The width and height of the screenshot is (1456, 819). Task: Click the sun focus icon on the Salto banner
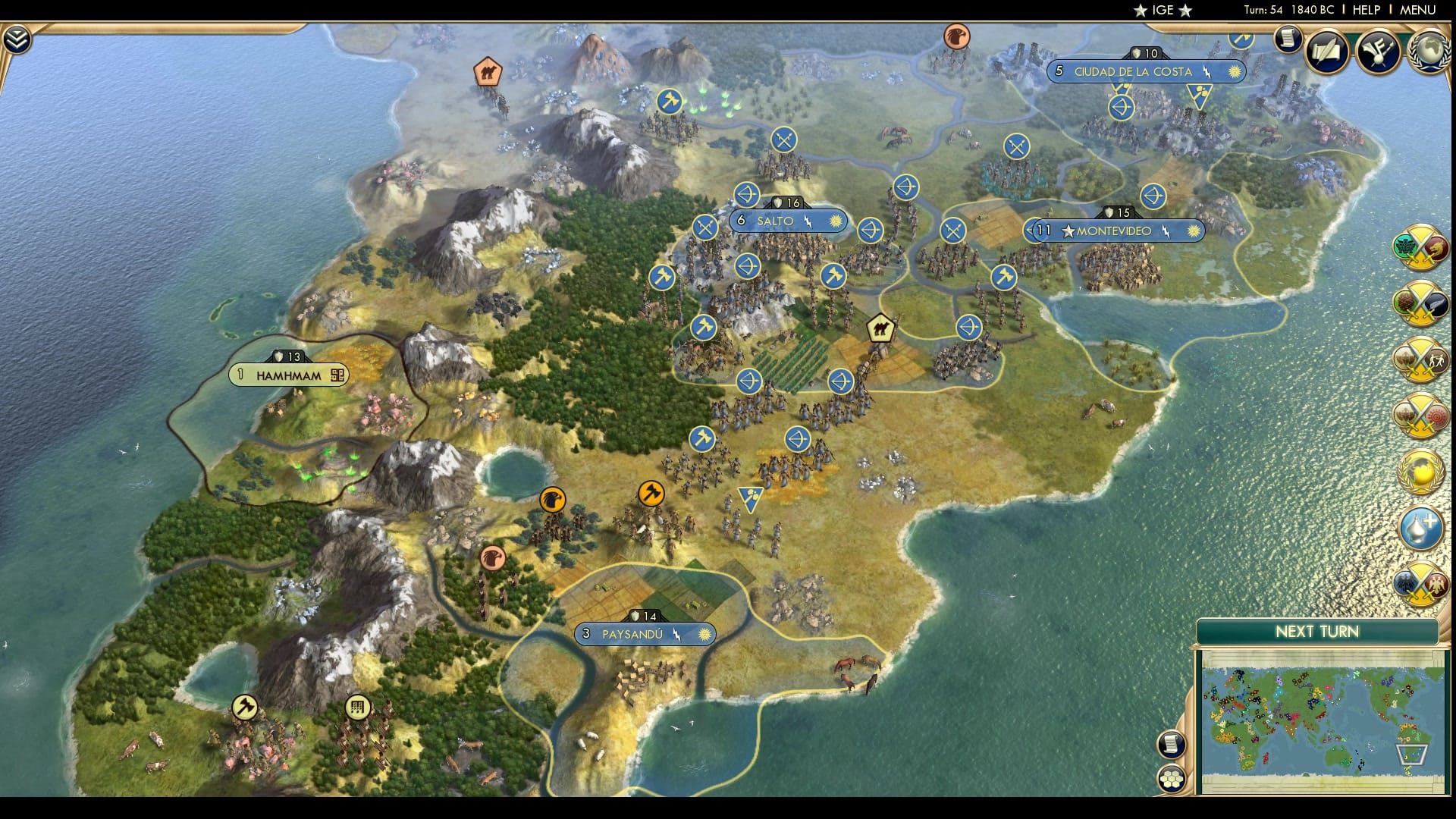834,221
